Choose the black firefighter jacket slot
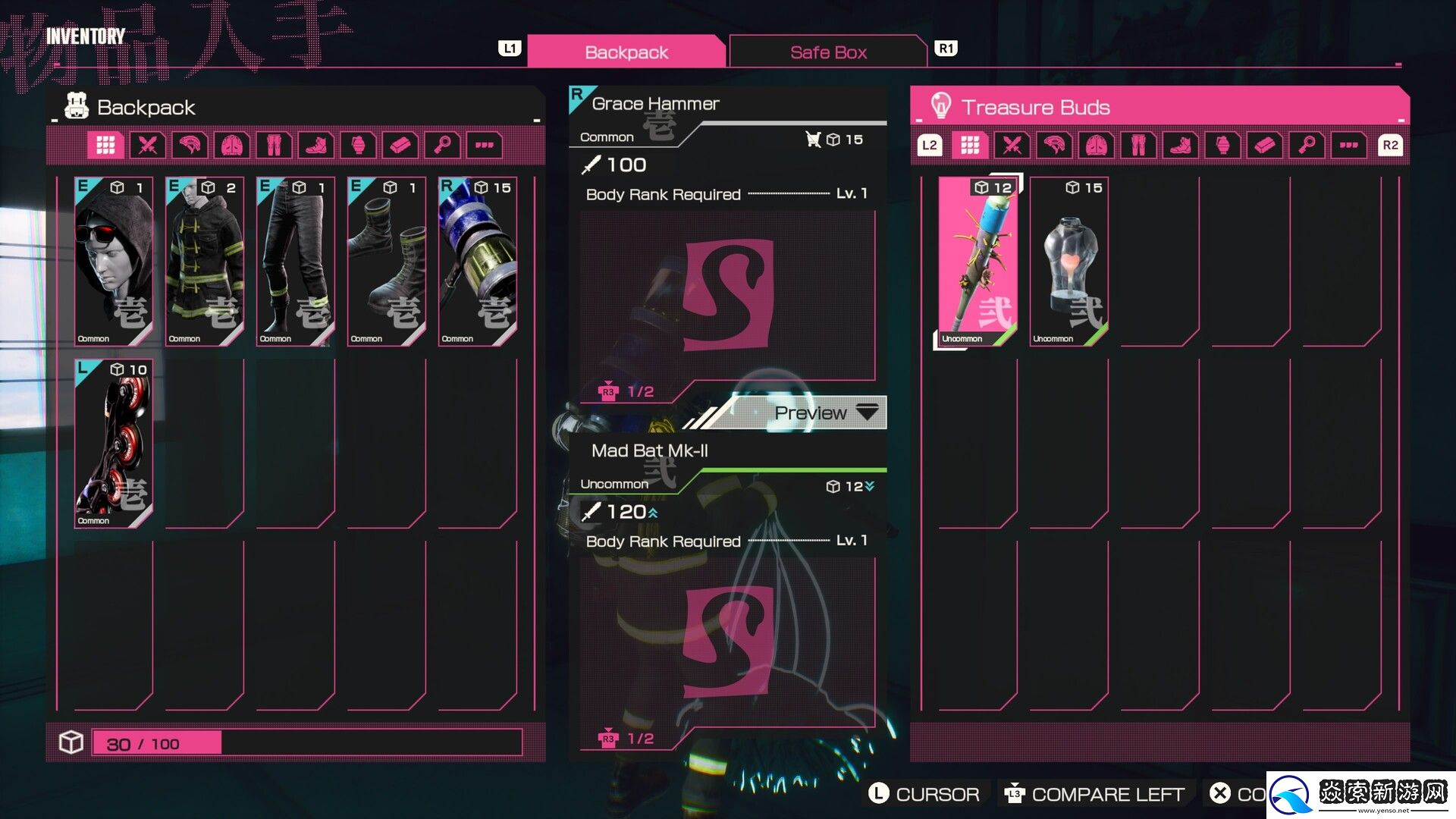This screenshot has height=819, width=1456. coord(205,262)
